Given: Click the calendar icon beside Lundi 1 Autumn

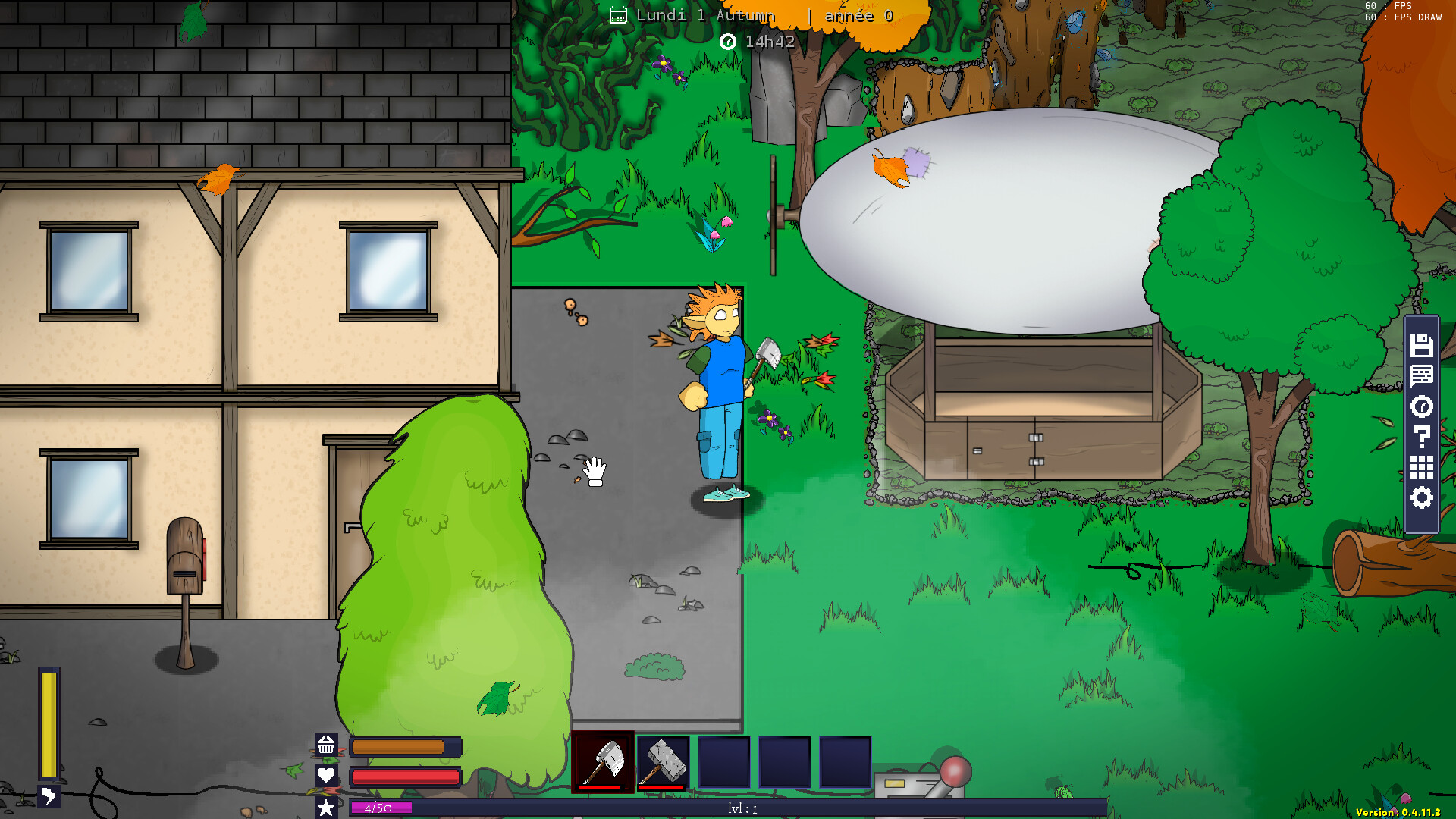Looking at the screenshot, I should 619,14.
